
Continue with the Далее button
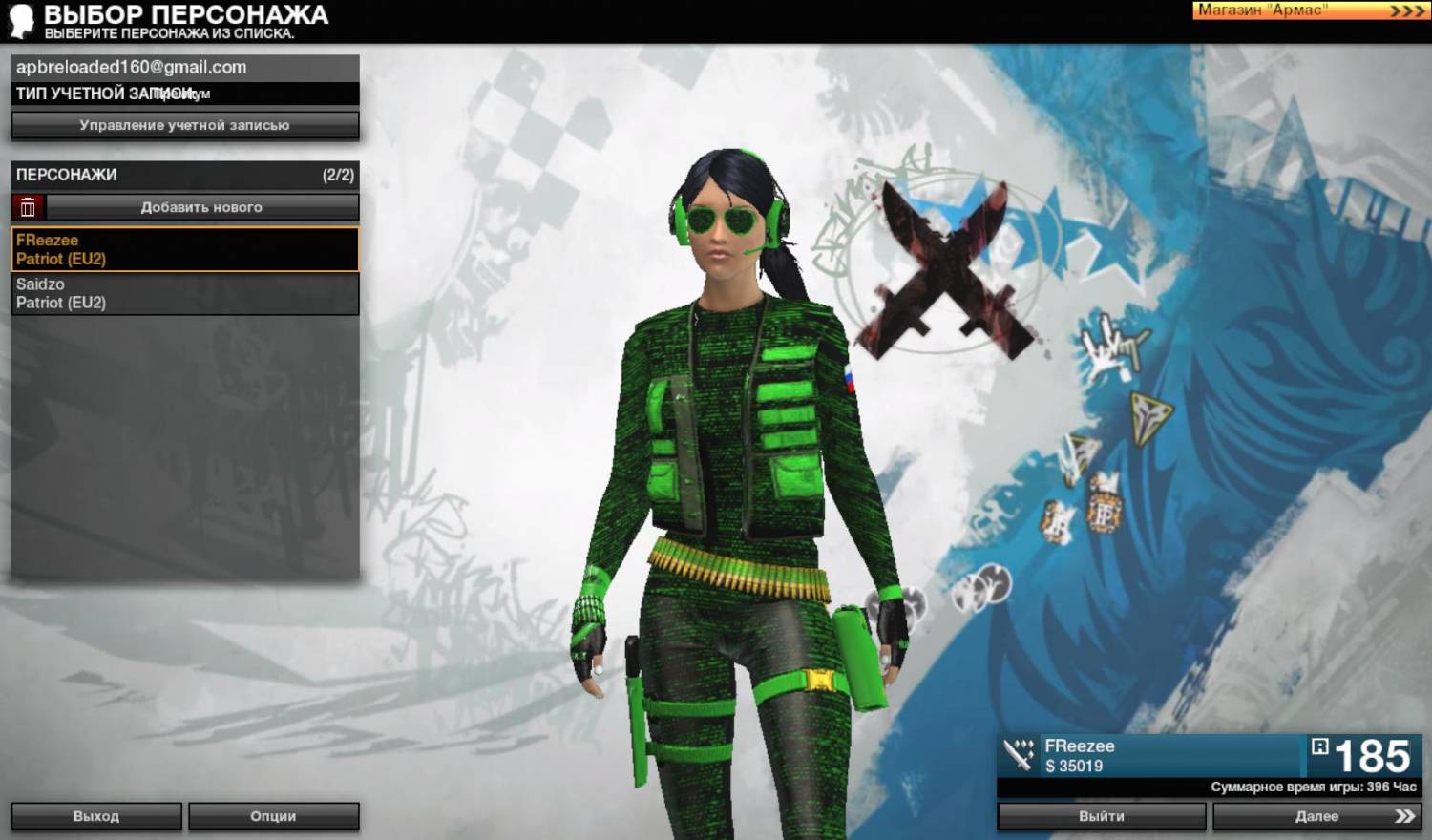point(1316,816)
